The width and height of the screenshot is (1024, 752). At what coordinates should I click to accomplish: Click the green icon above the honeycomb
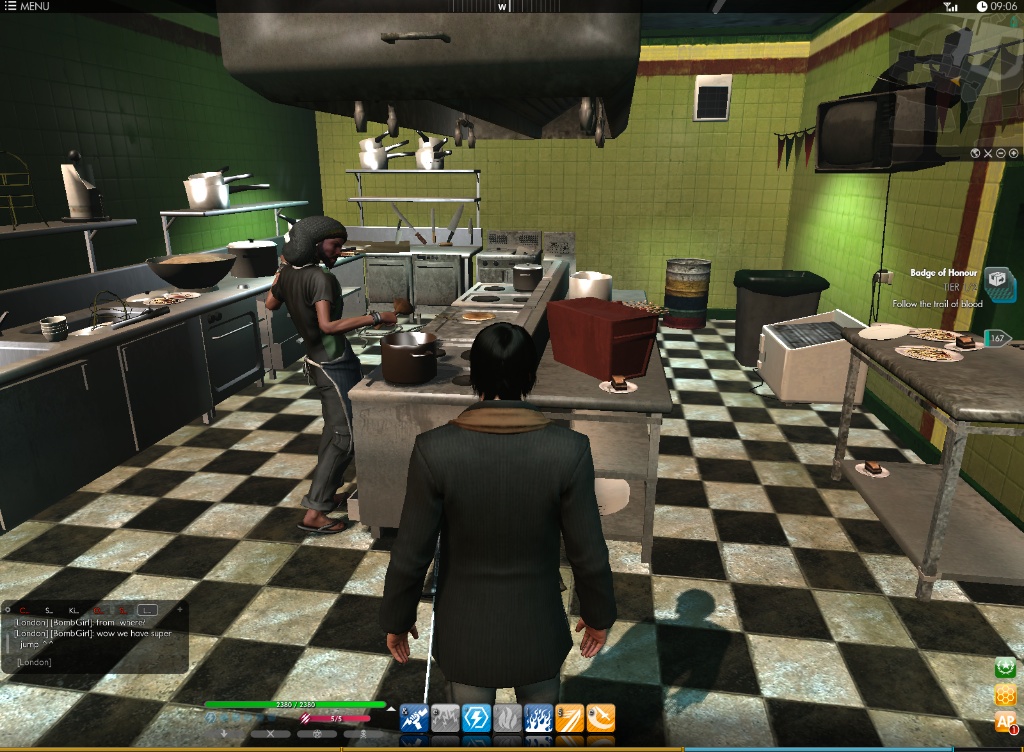[x=1004, y=668]
